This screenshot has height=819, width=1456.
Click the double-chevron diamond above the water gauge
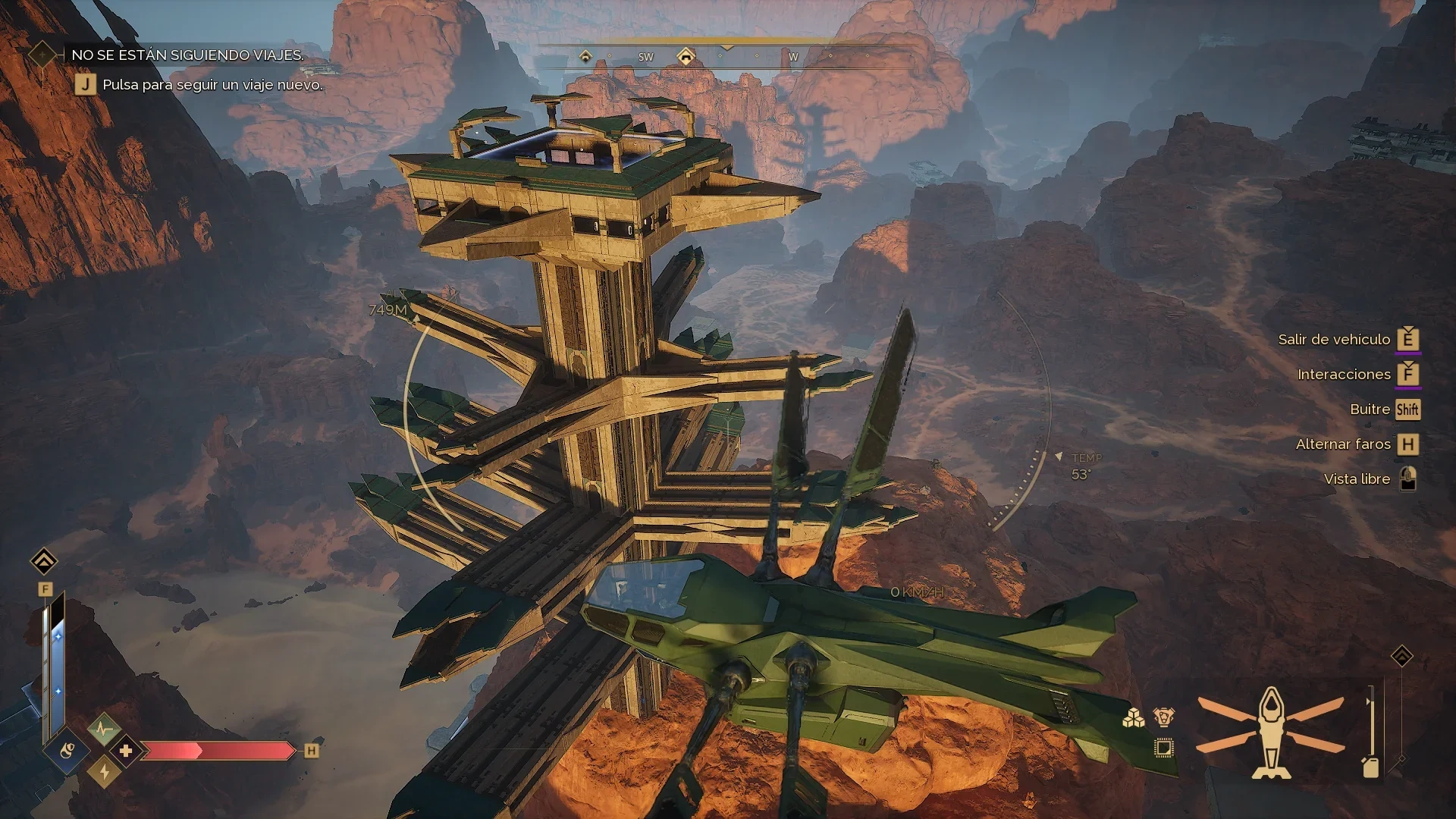(x=44, y=562)
